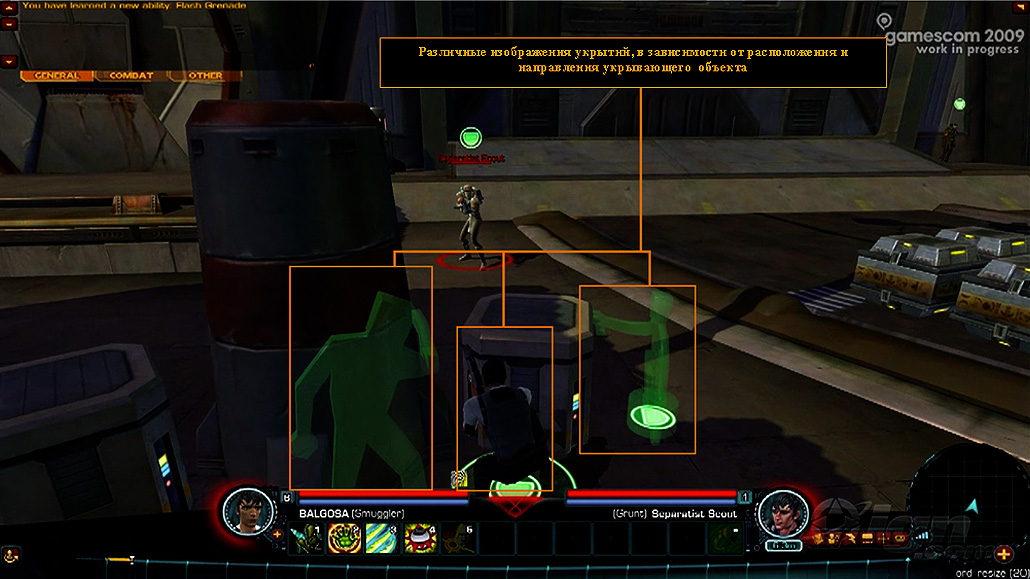Screen dimensions: 1030x579
Task: Use the green fist ability in slot 2
Action: [x=343, y=538]
